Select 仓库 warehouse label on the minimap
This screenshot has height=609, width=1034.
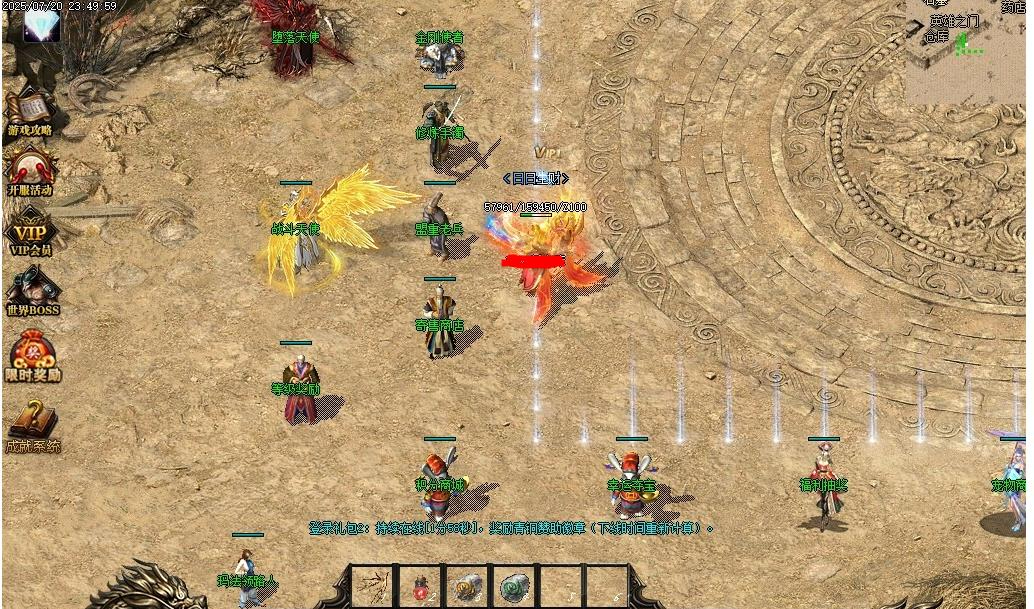(935, 37)
